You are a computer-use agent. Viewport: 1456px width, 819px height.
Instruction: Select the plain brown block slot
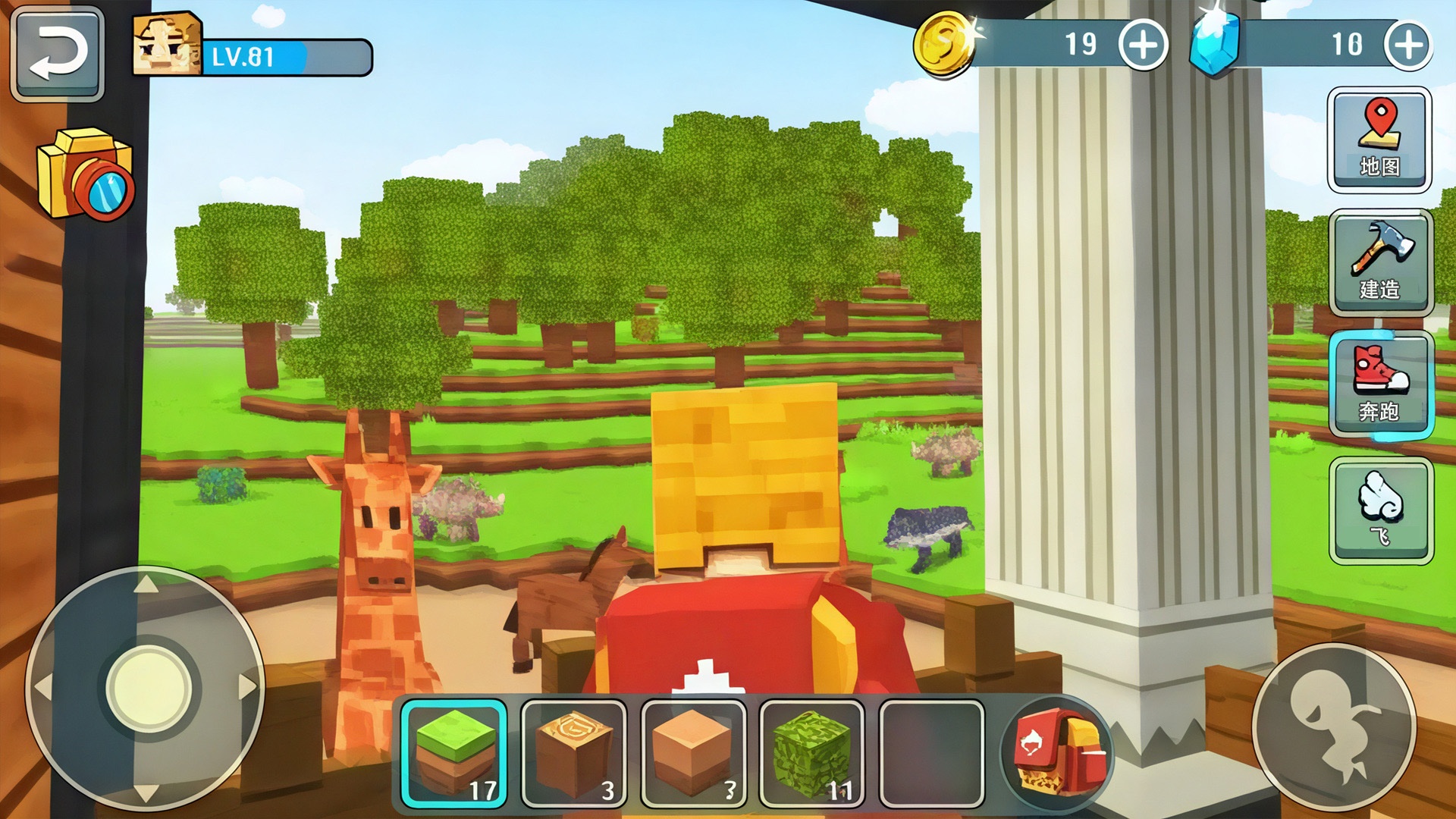click(693, 753)
